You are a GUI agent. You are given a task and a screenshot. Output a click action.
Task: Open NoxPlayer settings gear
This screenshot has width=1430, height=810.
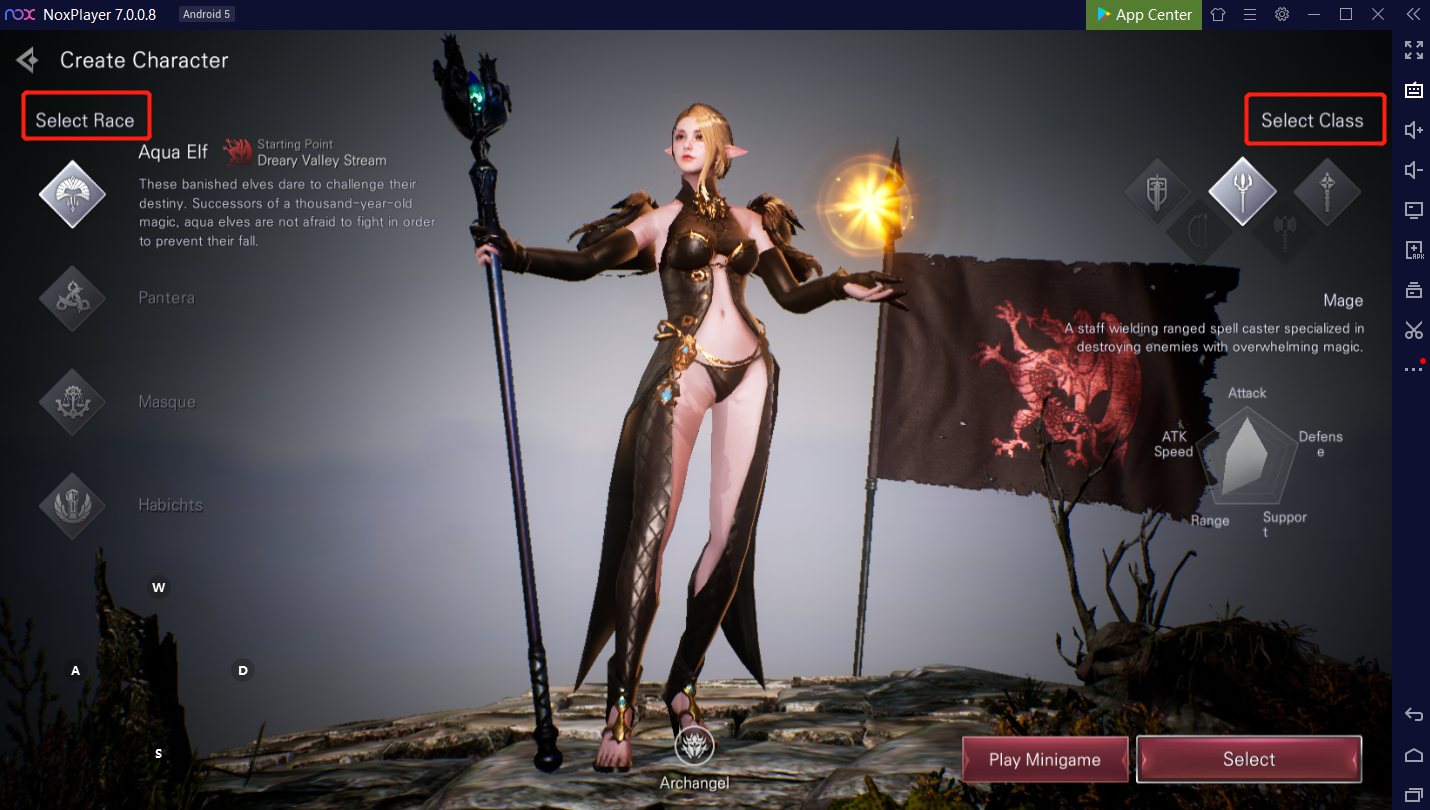coord(1282,15)
